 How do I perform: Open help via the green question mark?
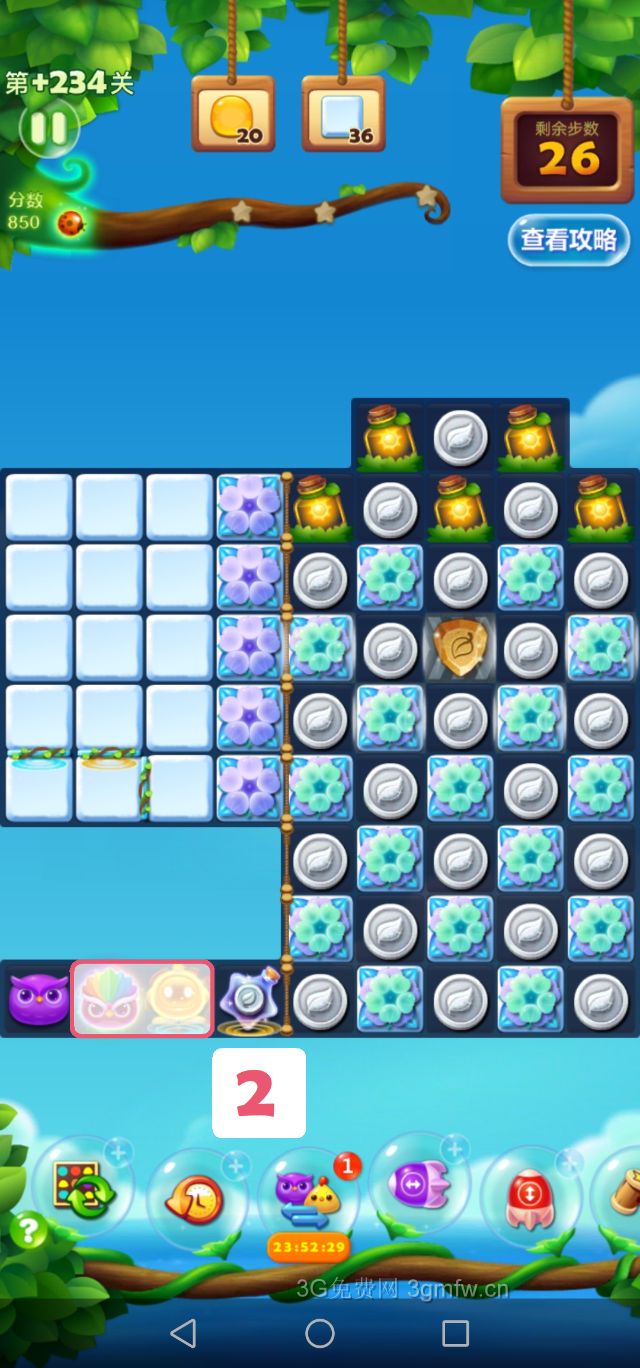pyautogui.click(x=28, y=1231)
